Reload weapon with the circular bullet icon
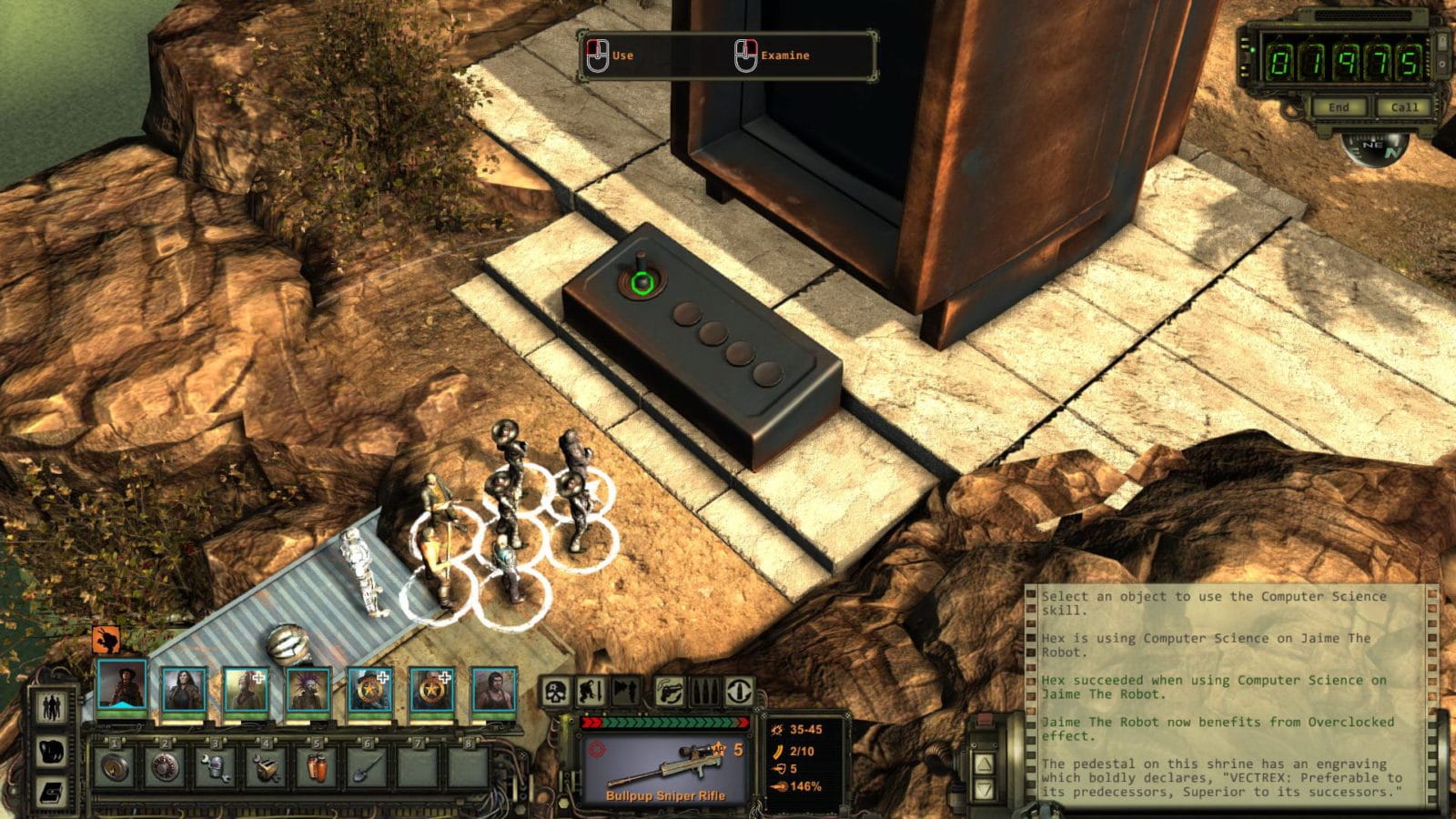Image resolution: width=1456 pixels, height=819 pixels. pyautogui.click(x=738, y=693)
